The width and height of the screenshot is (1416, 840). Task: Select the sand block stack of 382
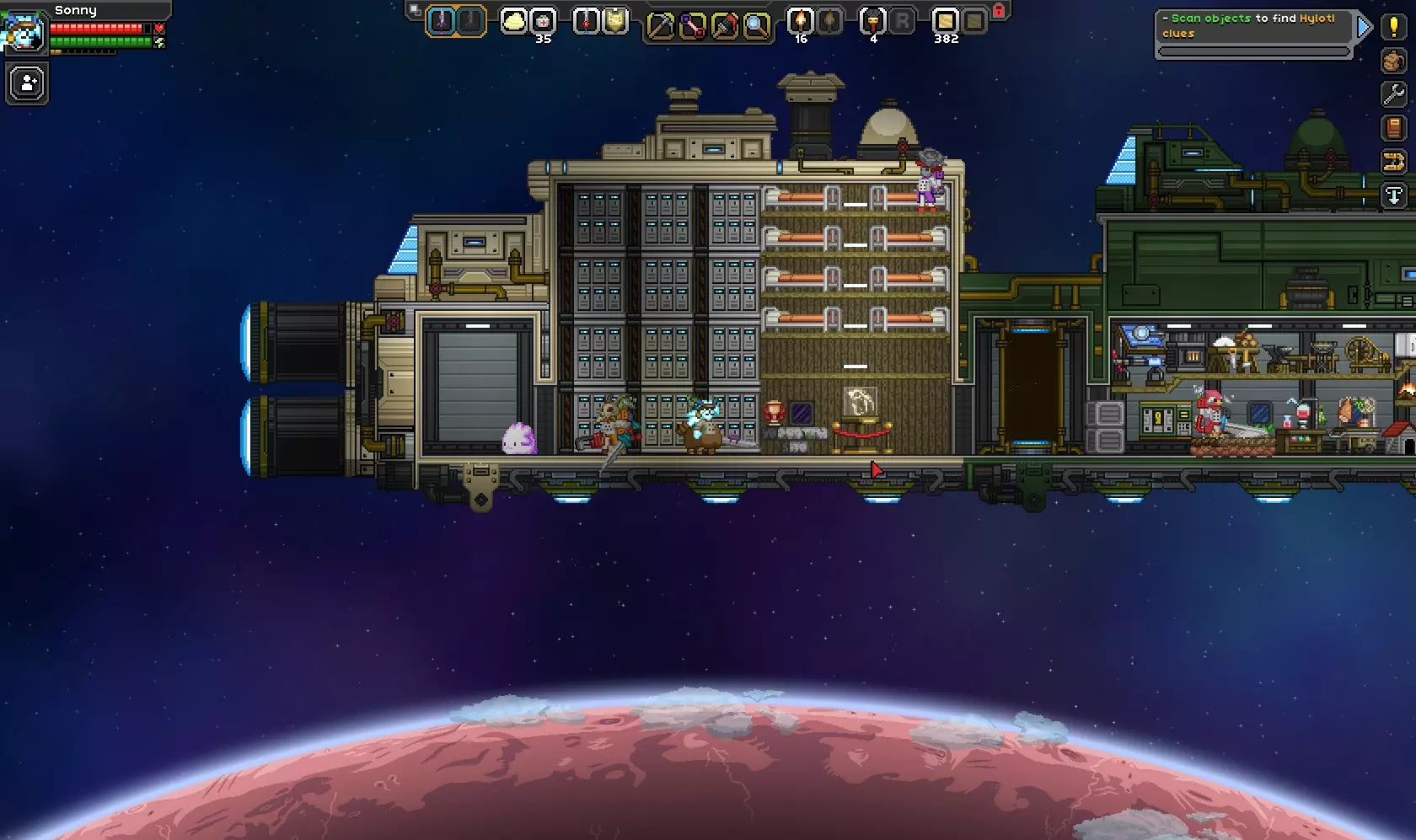tap(945, 21)
